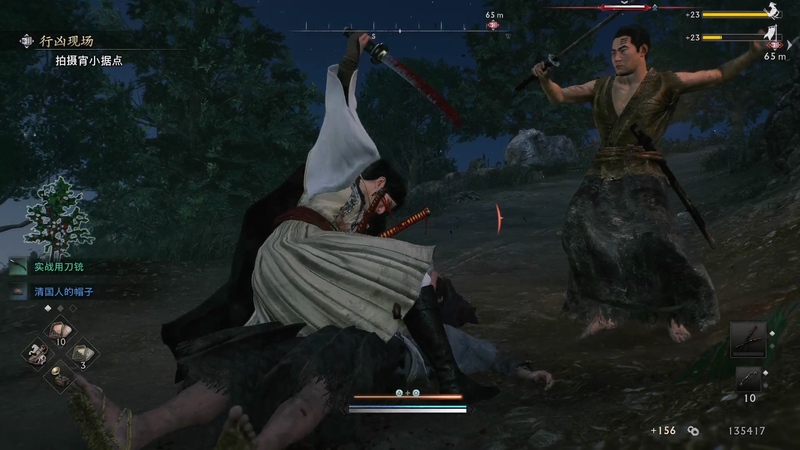The width and height of the screenshot is (800, 450).
Task: Choose the bottom quick item diamond slot
Action: [60, 376]
